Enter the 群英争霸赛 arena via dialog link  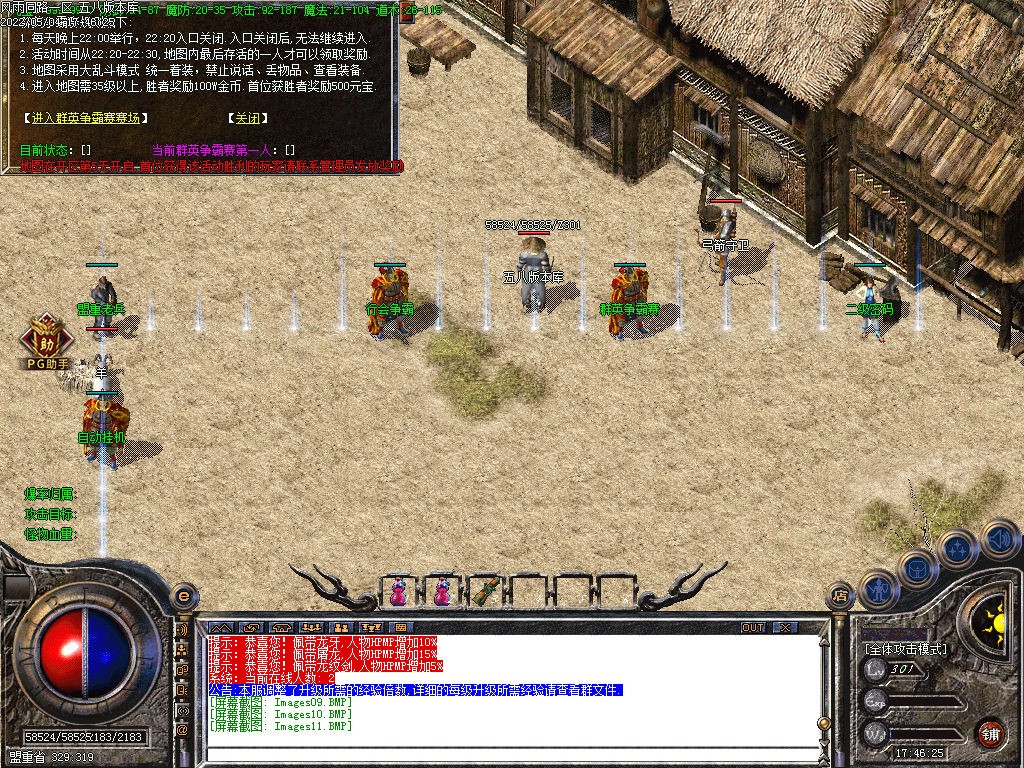(x=87, y=118)
